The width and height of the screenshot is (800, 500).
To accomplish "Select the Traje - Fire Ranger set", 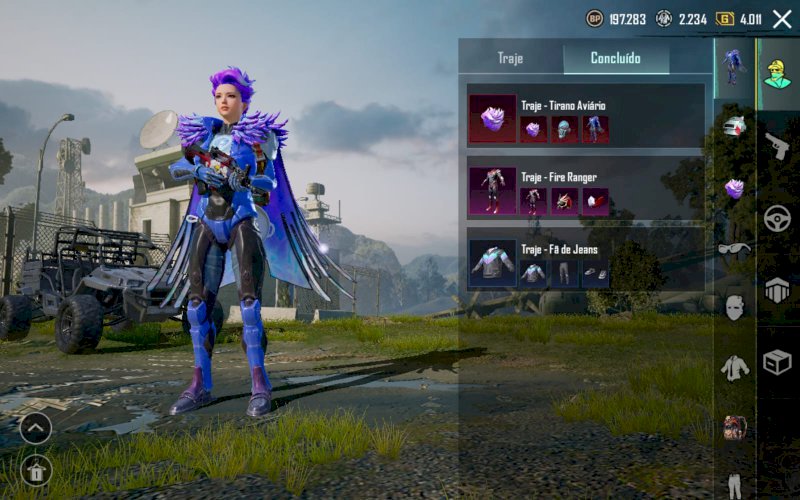I will [585, 190].
